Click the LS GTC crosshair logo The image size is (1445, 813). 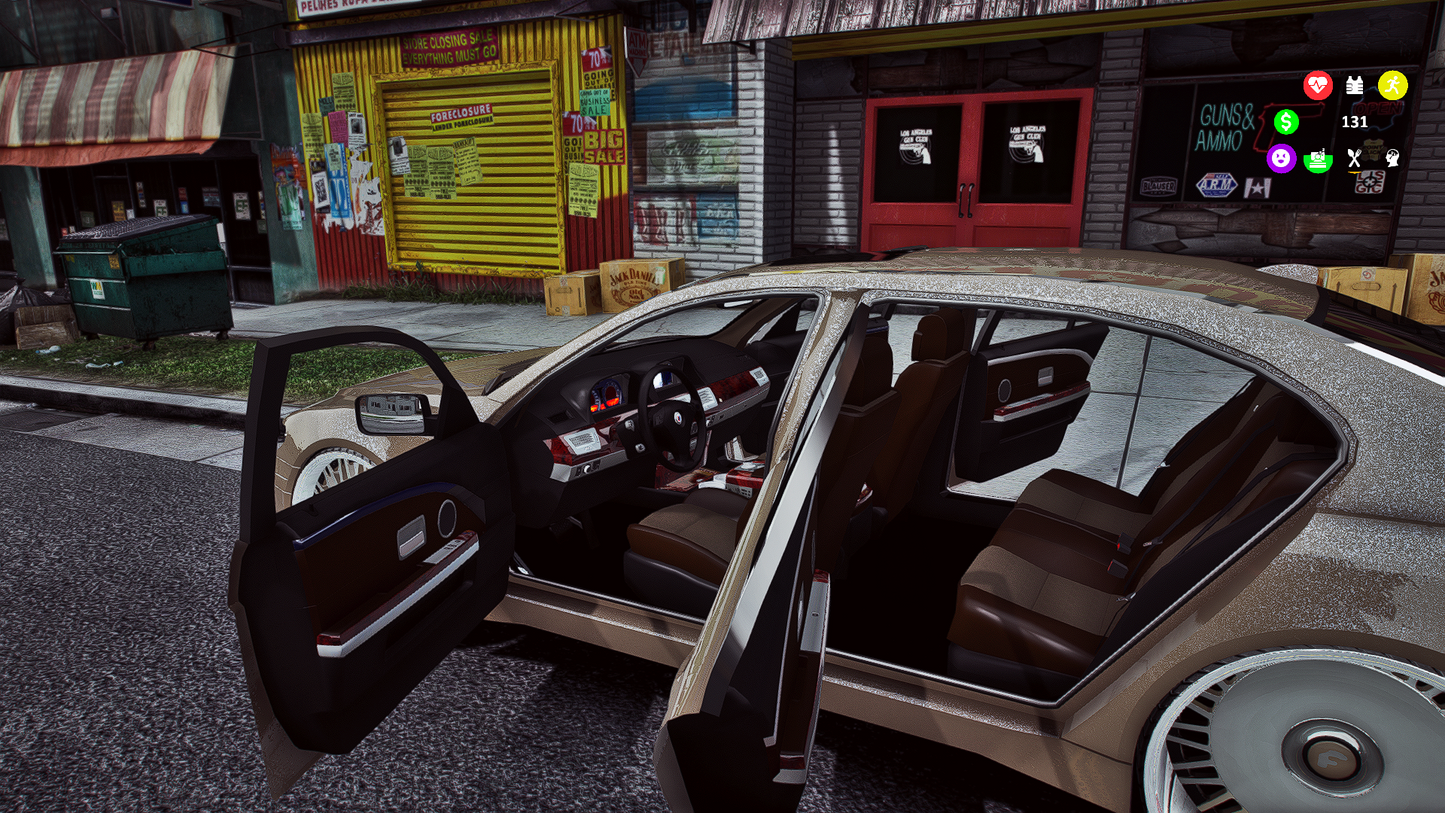pyautogui.click(x=1370, y=182)
